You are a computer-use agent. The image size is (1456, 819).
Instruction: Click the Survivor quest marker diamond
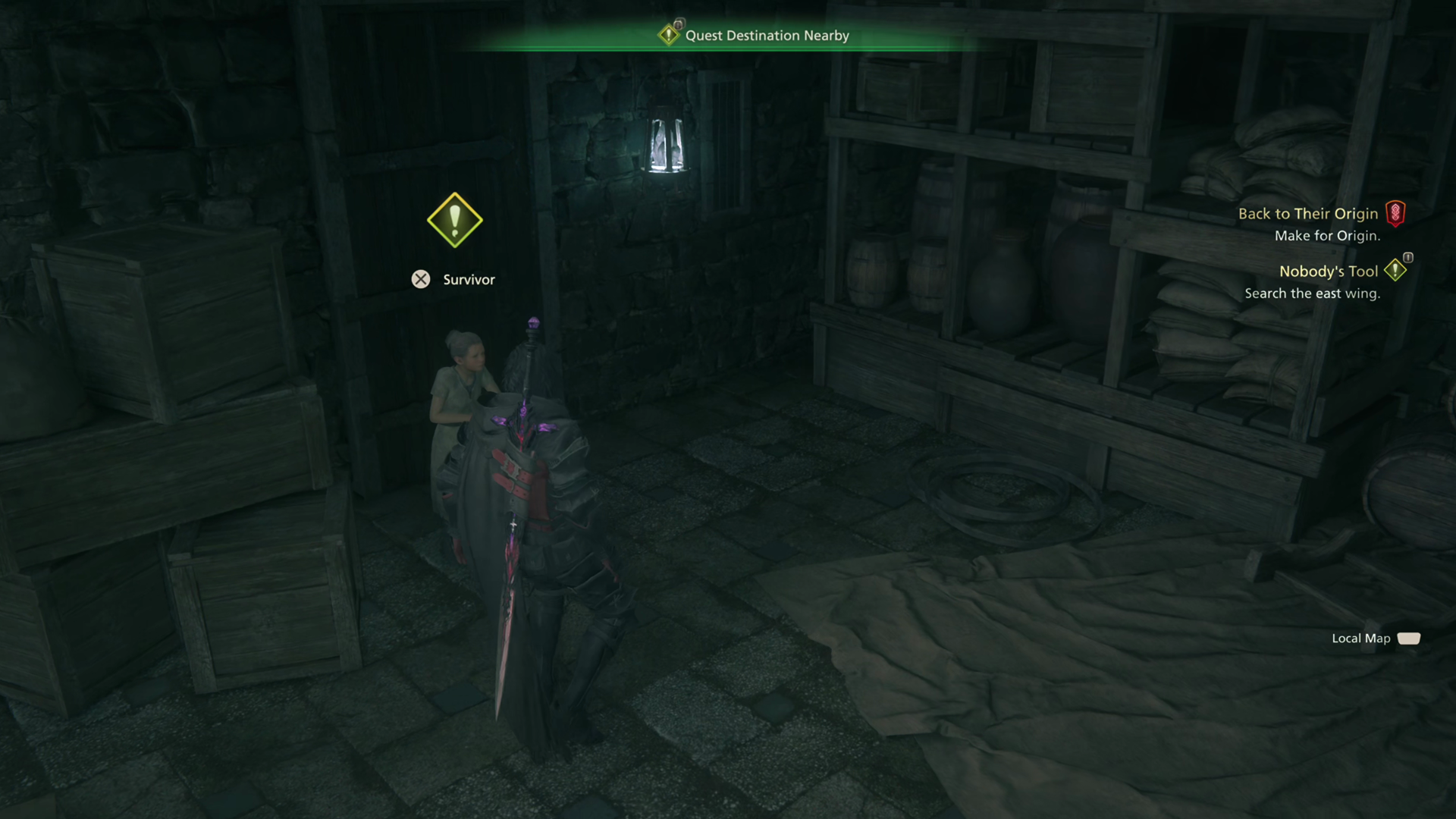click(454, 221)
